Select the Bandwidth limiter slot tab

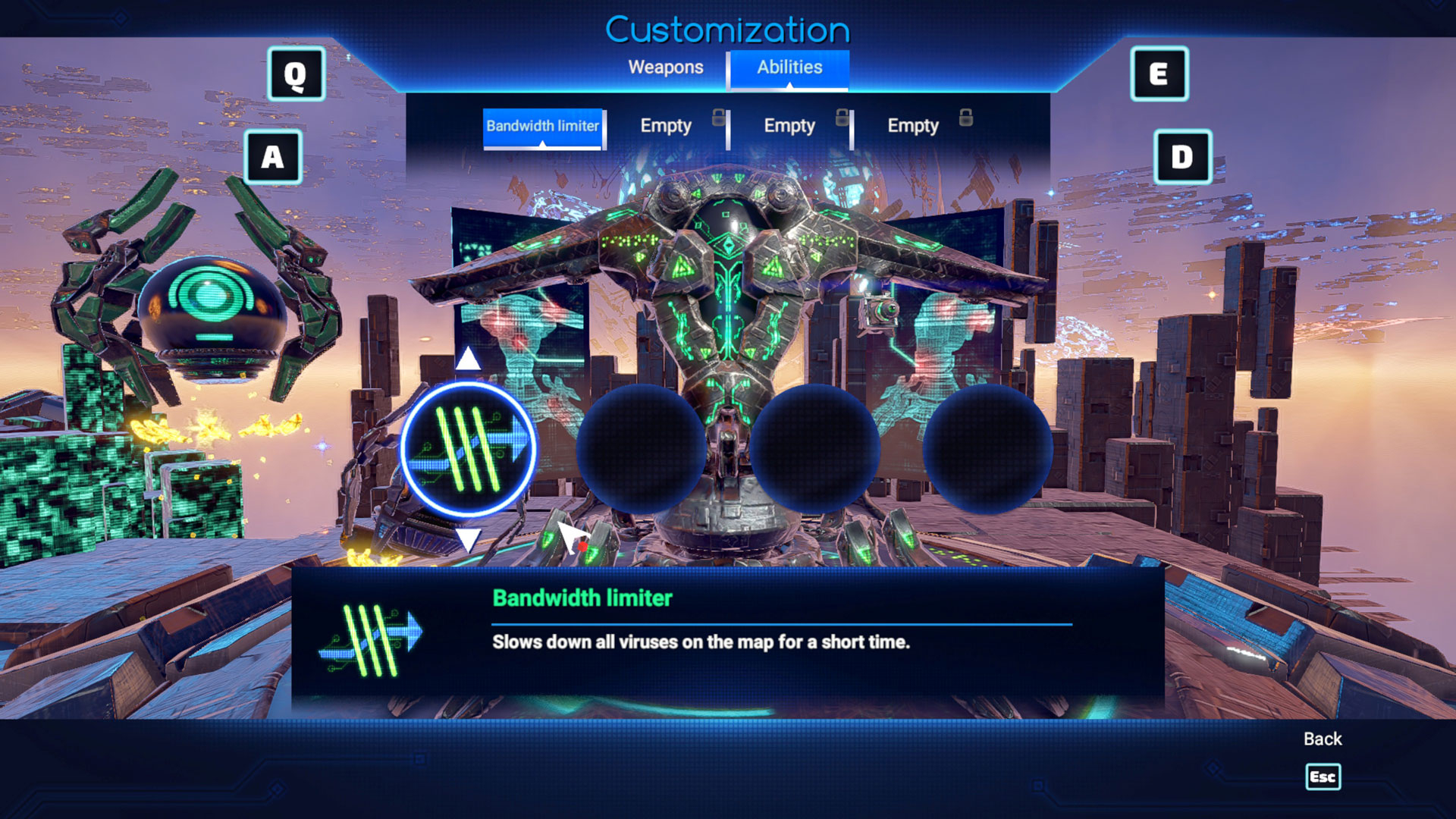coord(542,127)
